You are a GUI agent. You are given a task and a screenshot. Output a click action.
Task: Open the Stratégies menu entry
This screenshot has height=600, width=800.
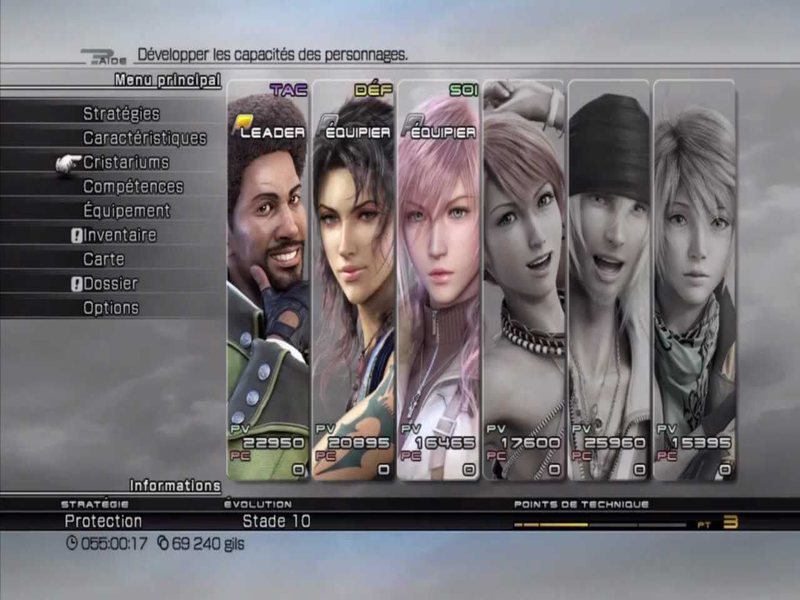coord(121,114)
